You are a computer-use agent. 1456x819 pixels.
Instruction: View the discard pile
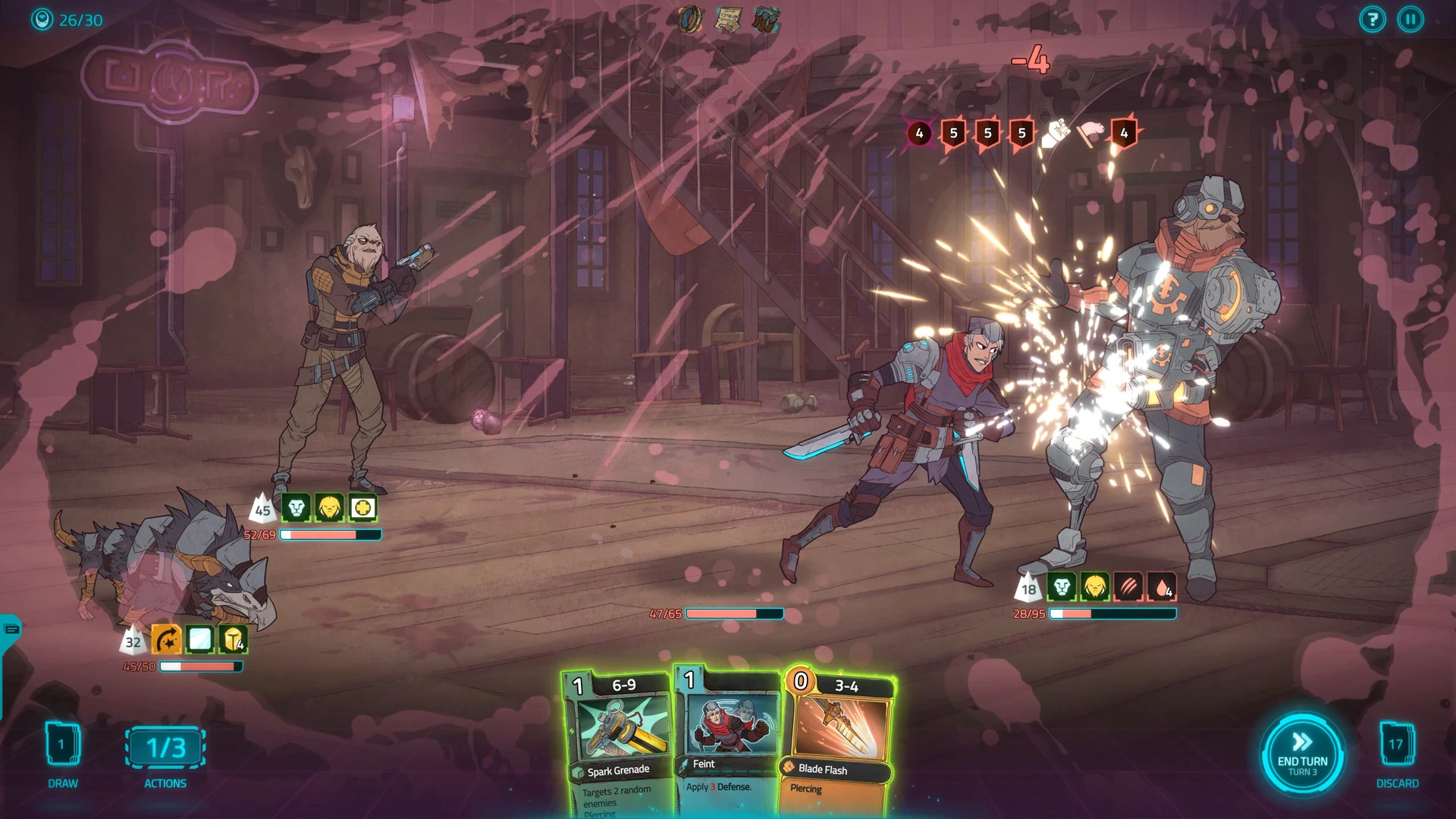pos(1396,745)
